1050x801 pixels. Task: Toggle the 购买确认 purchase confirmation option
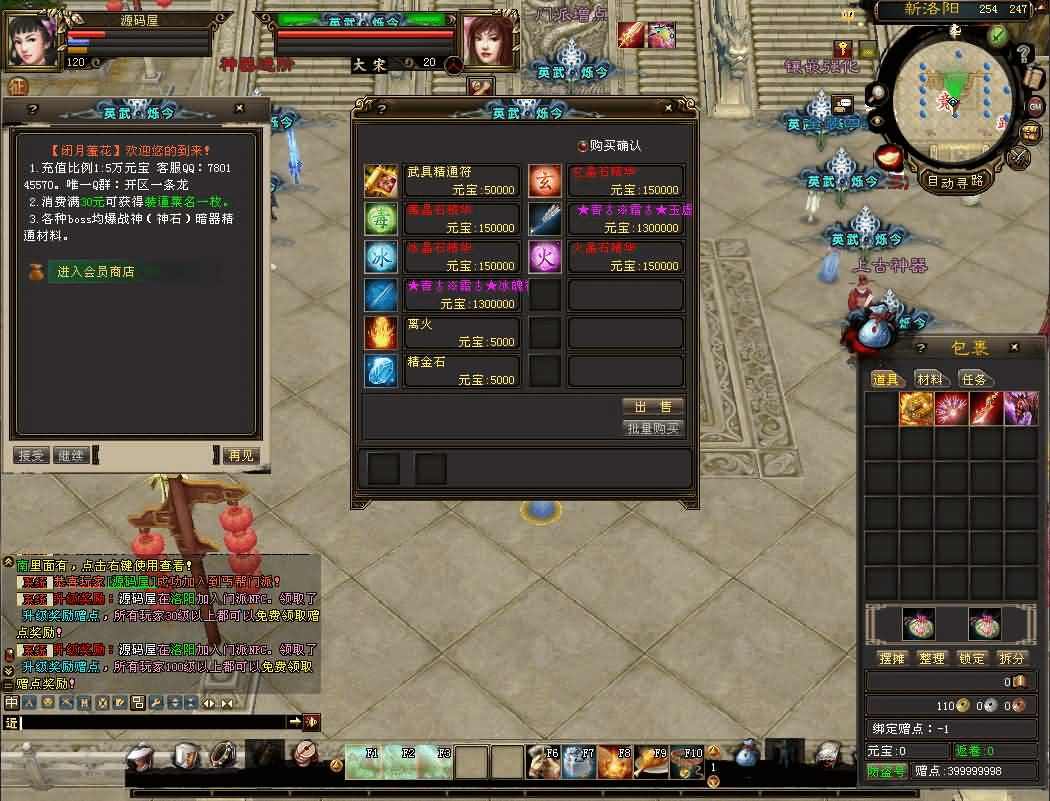(583, 146)
